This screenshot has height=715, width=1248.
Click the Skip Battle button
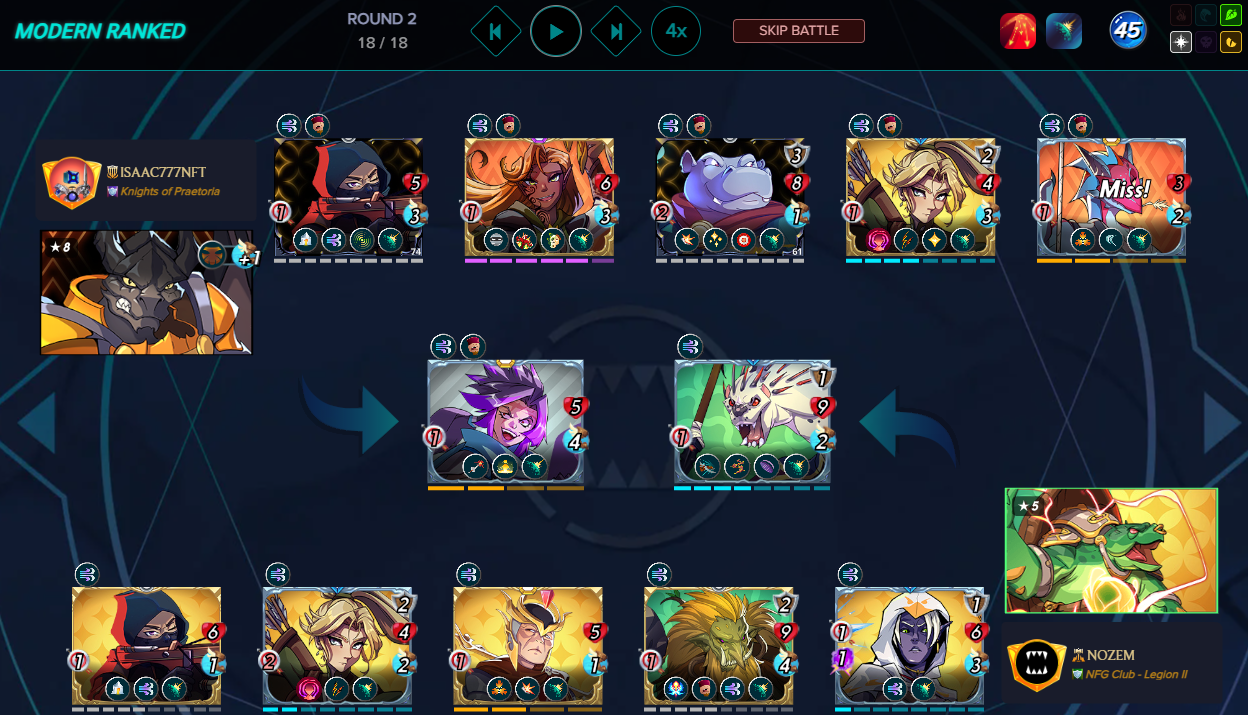[798, 31]
